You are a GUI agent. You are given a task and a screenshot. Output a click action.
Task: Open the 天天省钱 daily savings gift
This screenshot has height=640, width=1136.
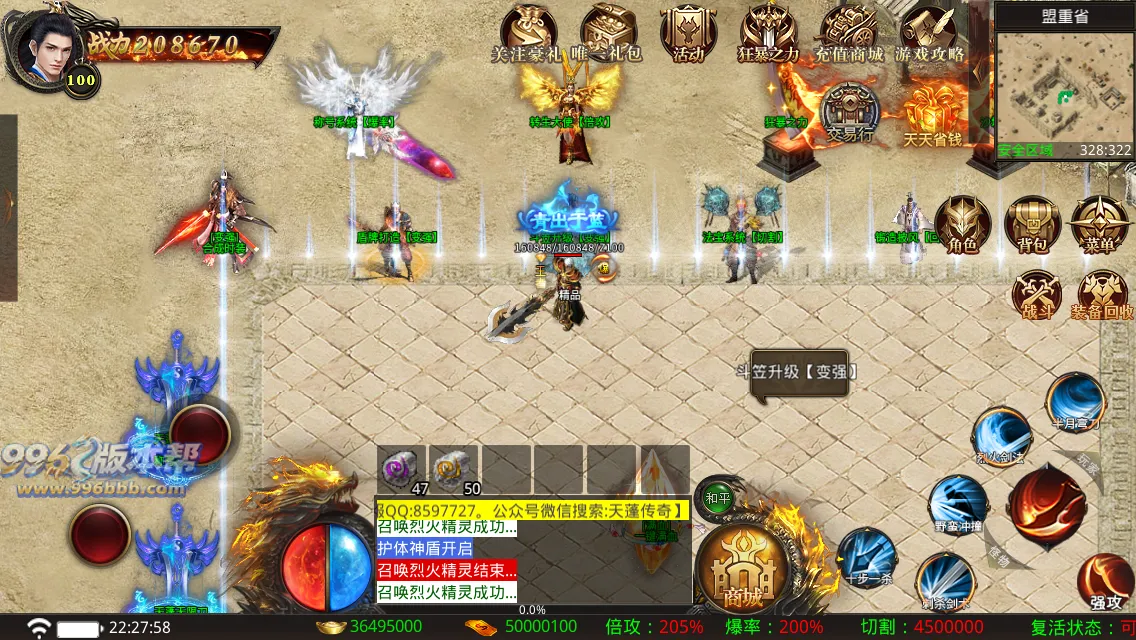pyautogui.click(x=931, y=113)
